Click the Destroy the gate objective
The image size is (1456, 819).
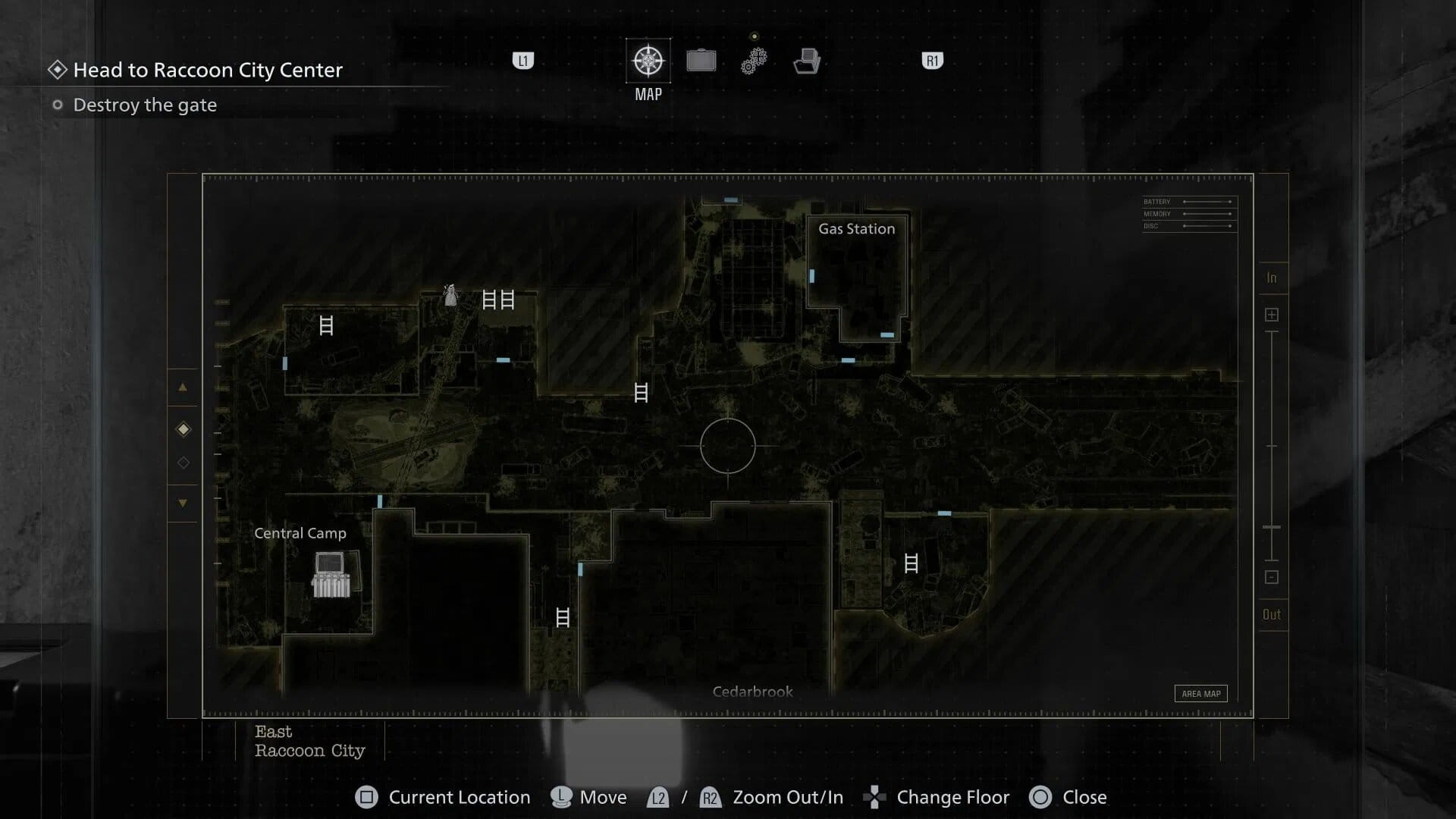(144, 105)
